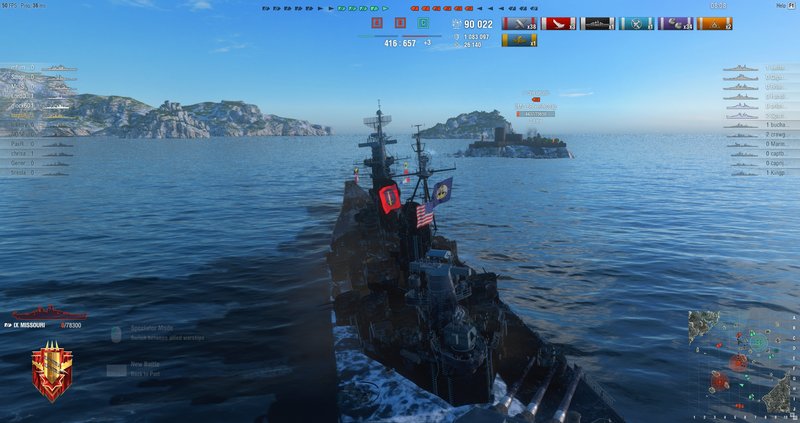Viewport: 800px width, 423px height.
Task: Click the red ribbon with white bird
Action: [558, 23]
